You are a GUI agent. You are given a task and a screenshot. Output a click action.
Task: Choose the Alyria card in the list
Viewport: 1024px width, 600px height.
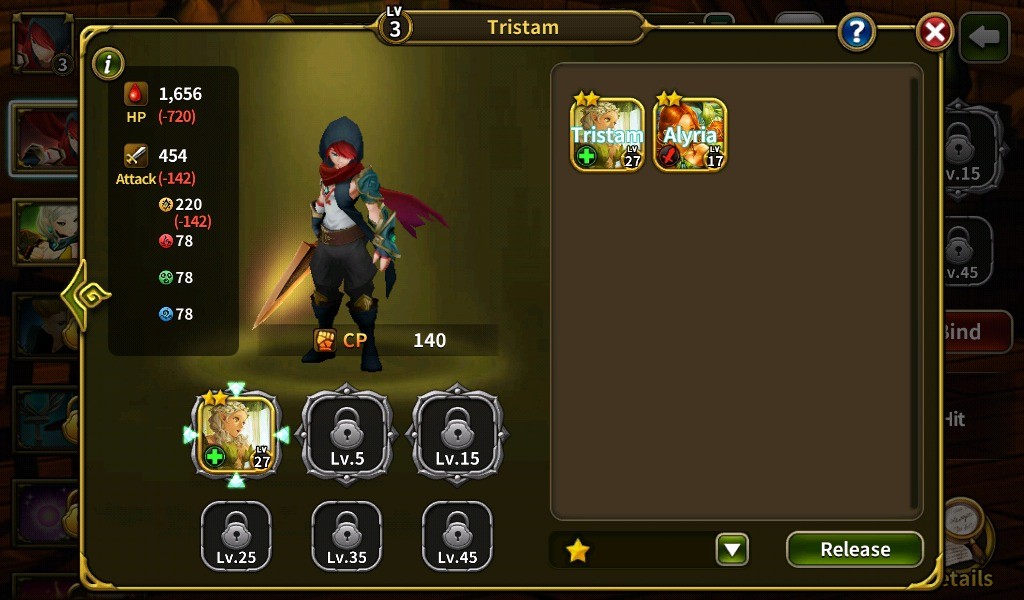coord(690,134)
